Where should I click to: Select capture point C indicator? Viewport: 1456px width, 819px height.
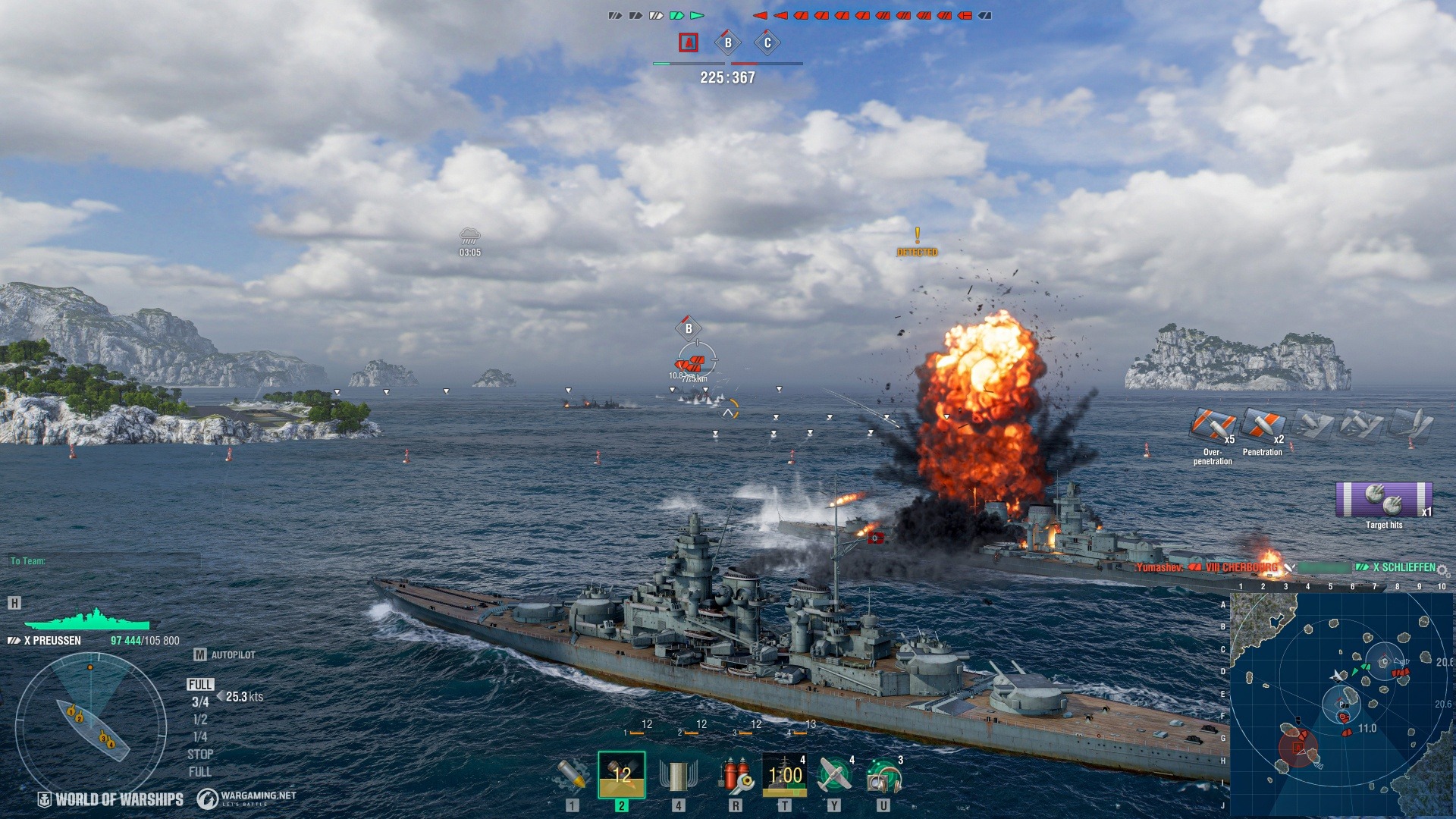click(767, 42)
